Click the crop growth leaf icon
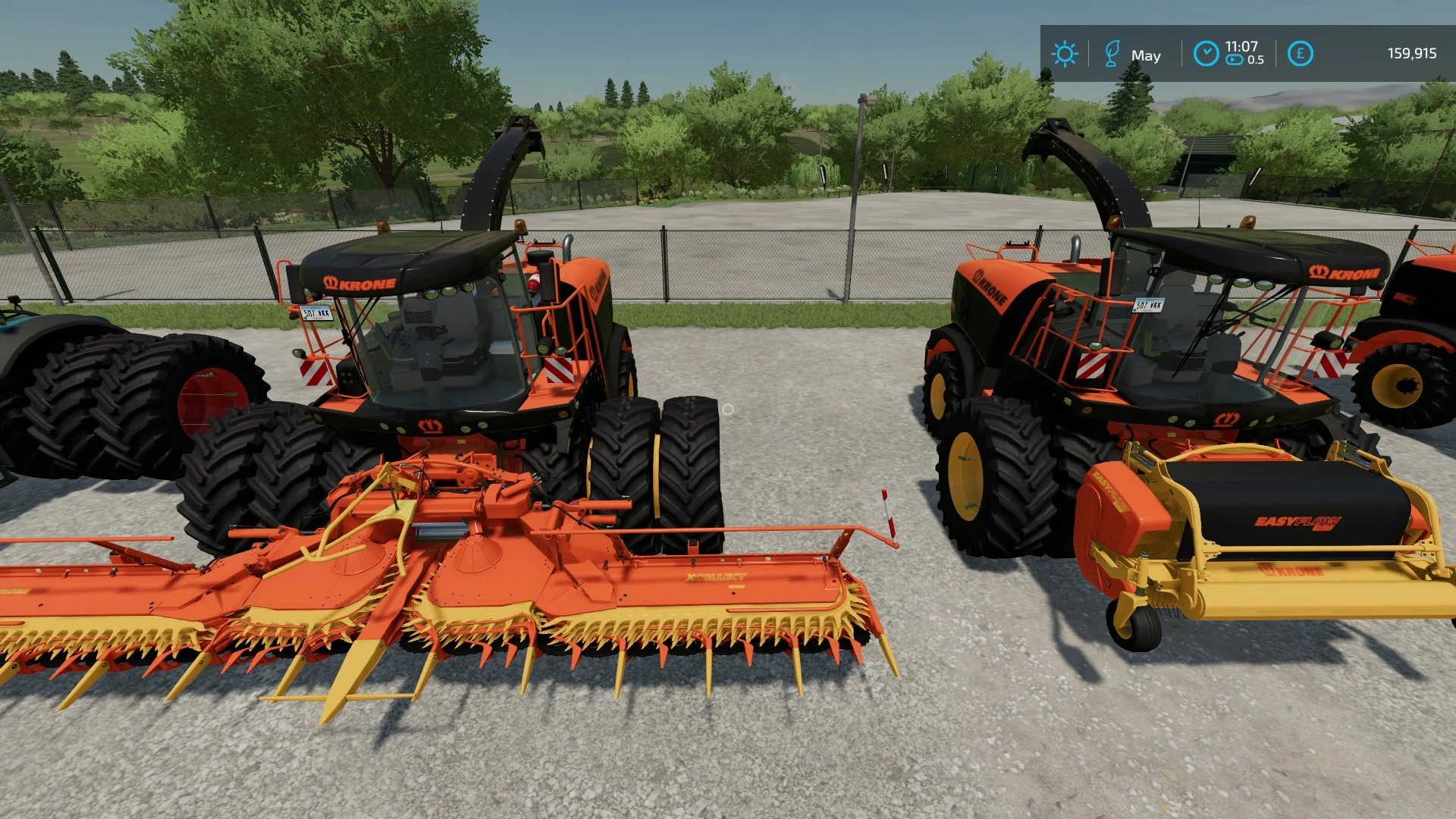Image resolution: width=1456 pixels, height=819 pixels. 1111,53
